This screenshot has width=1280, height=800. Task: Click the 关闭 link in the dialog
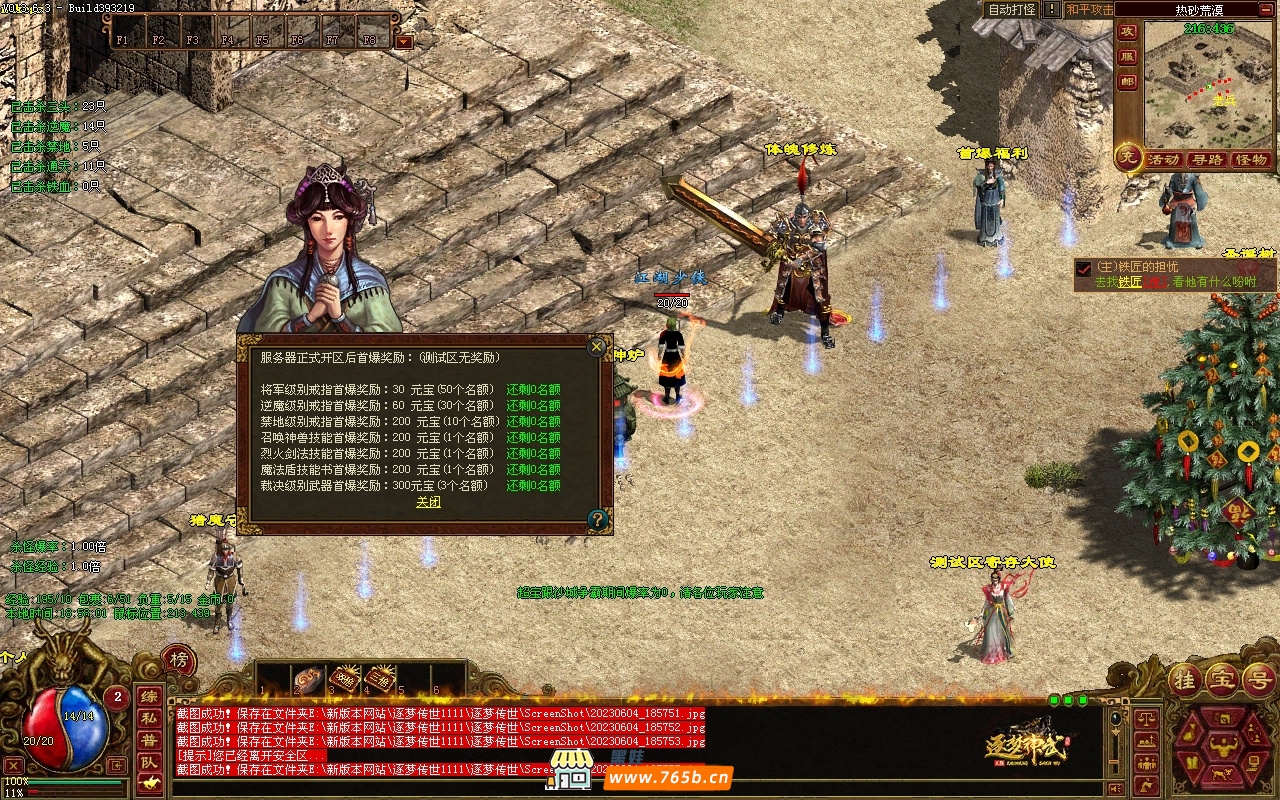(428, 502)
